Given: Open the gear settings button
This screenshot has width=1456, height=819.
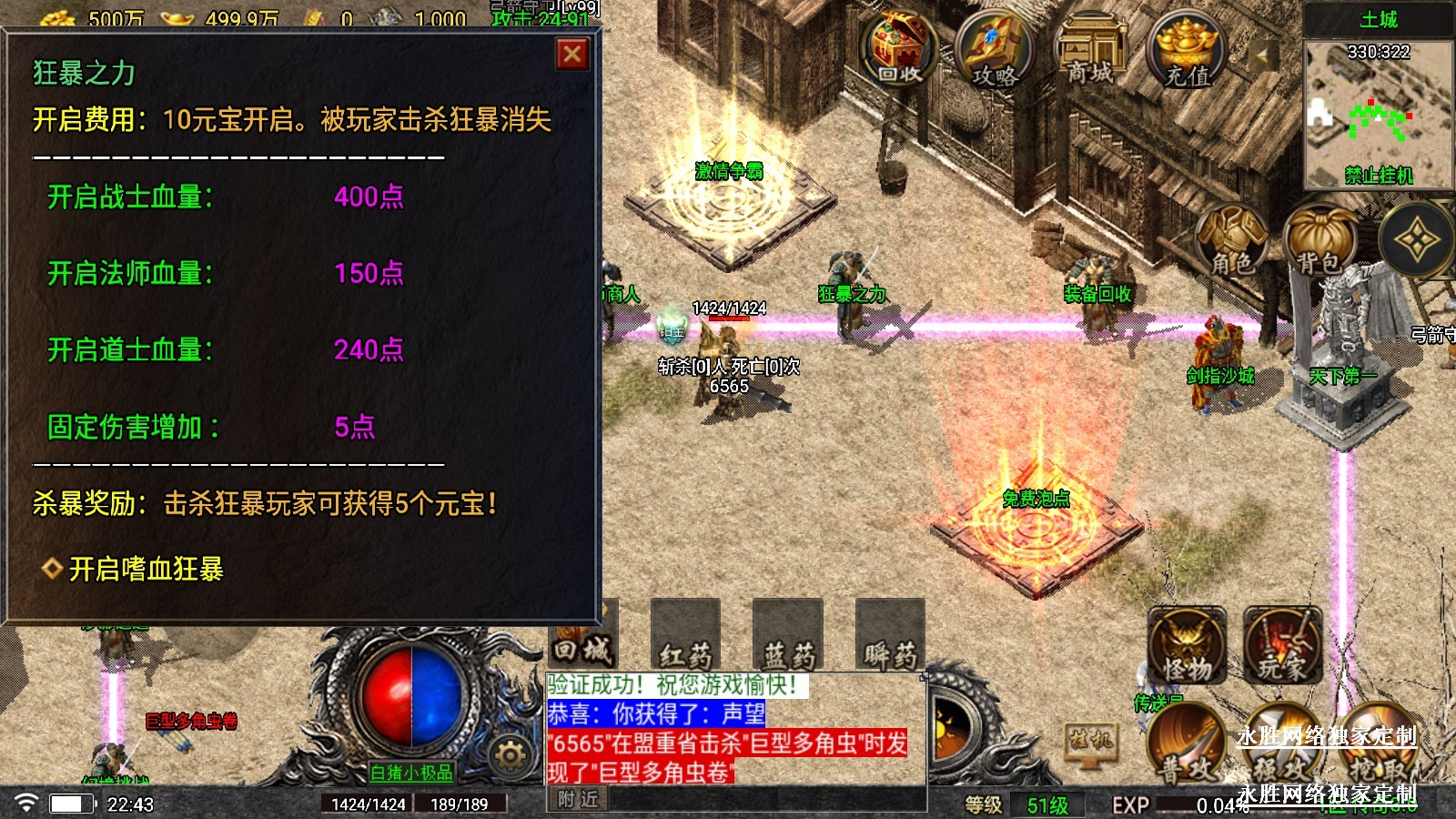Looking at the screenshot, I should click(510, 754).
